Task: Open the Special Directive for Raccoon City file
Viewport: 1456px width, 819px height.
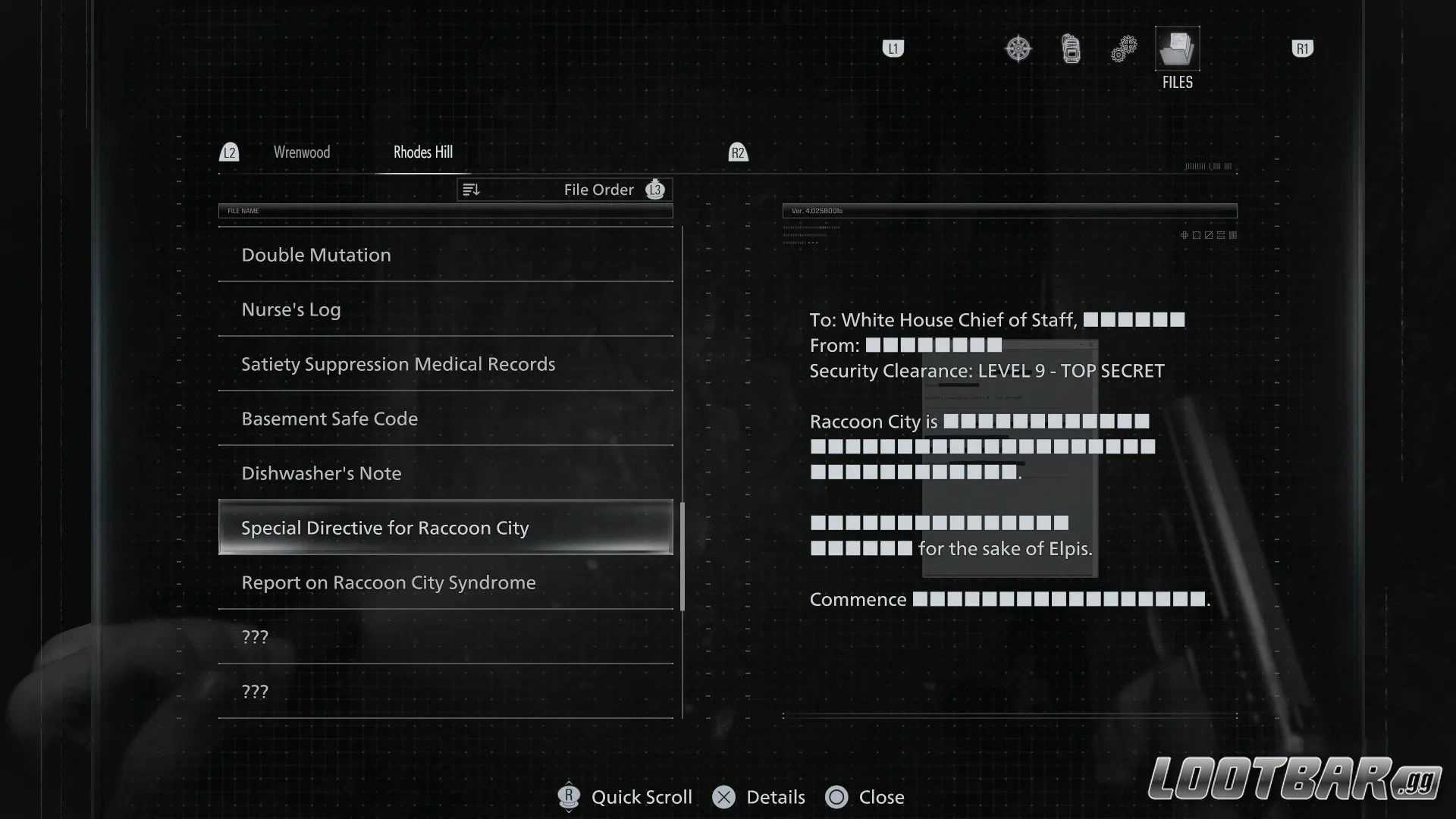Action: tap(445, 528)
